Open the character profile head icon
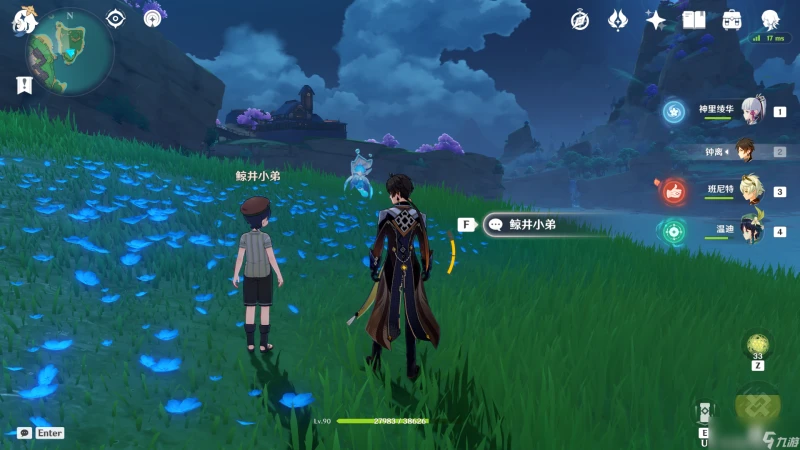The image size is (800, 450). pos(770,19)
